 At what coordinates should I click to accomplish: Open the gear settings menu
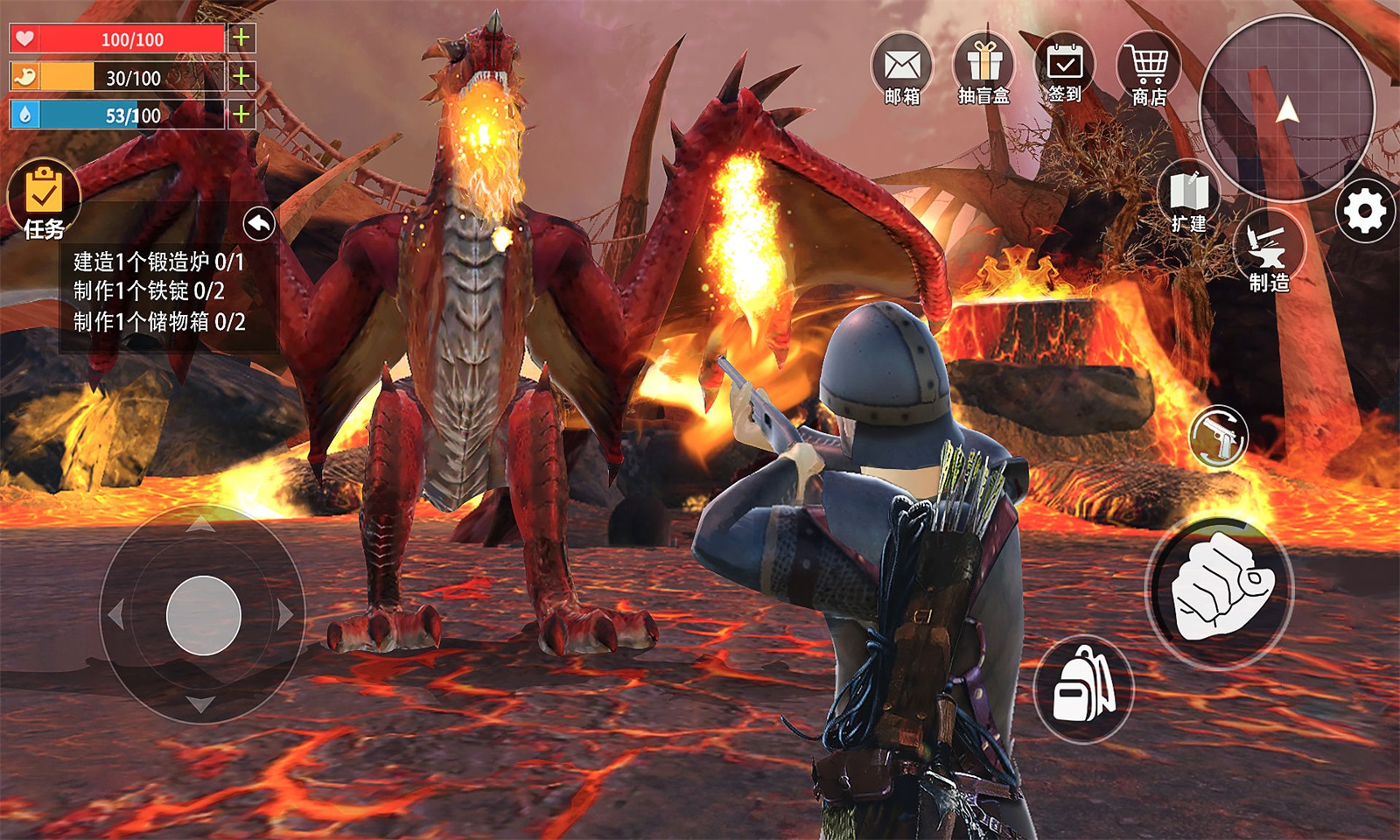click(1365, 211)
